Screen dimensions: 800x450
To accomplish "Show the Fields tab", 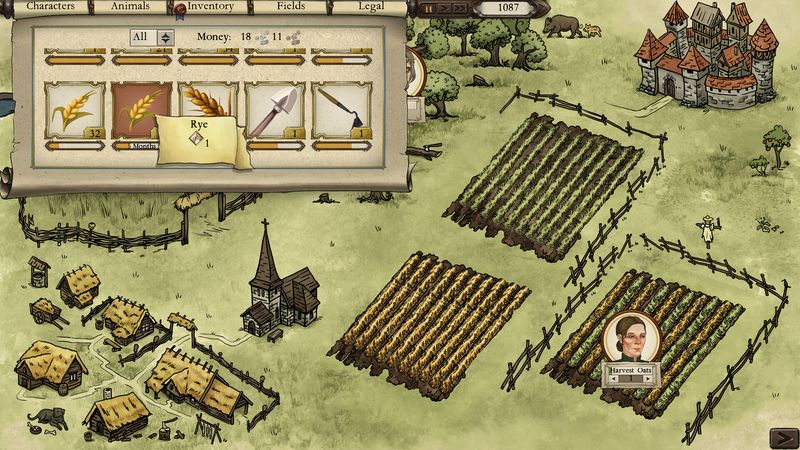I will click(290, 6).
